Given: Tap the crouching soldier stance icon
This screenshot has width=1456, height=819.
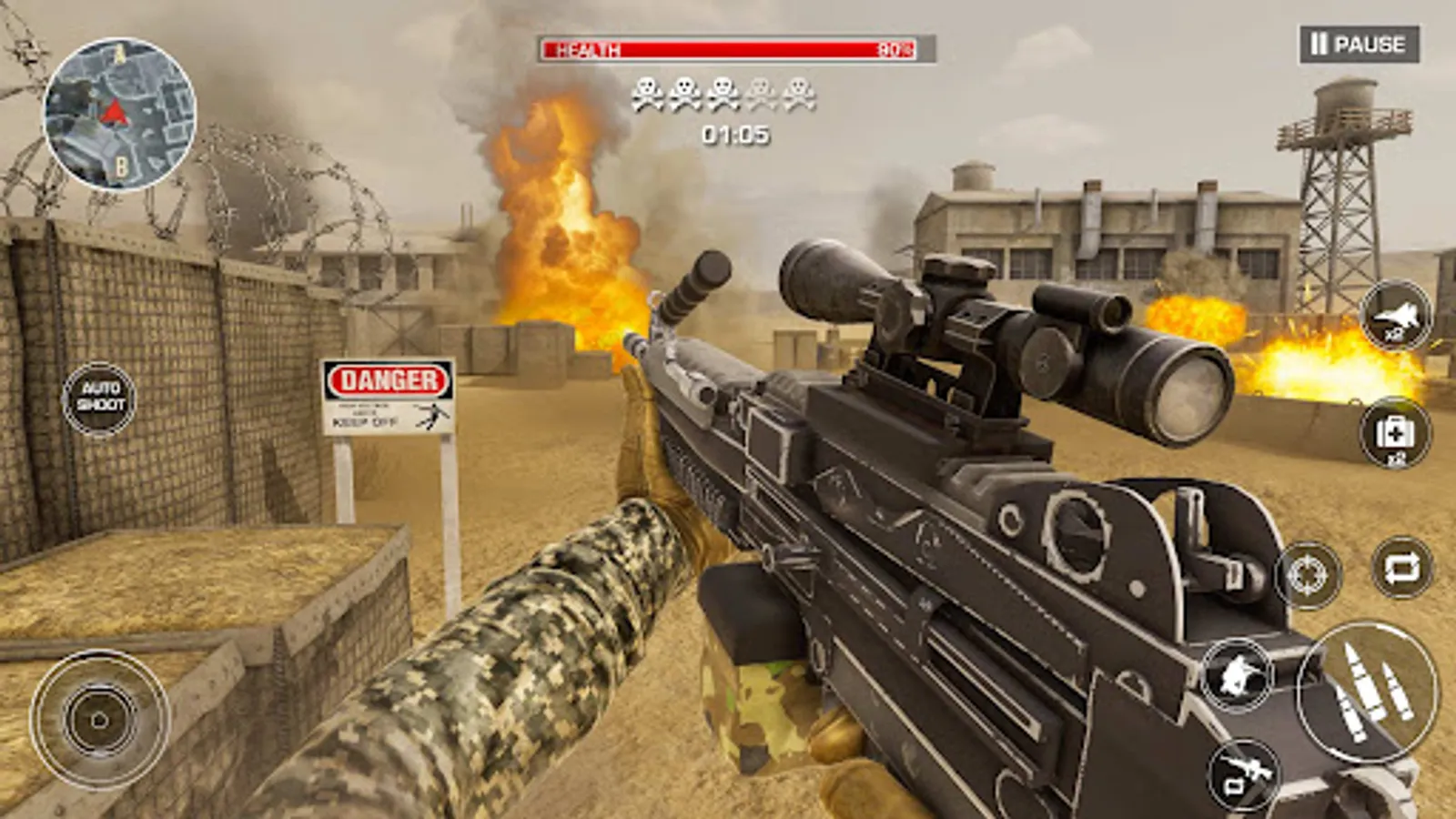Looking at the screenshot, I should pos(1236,675).
